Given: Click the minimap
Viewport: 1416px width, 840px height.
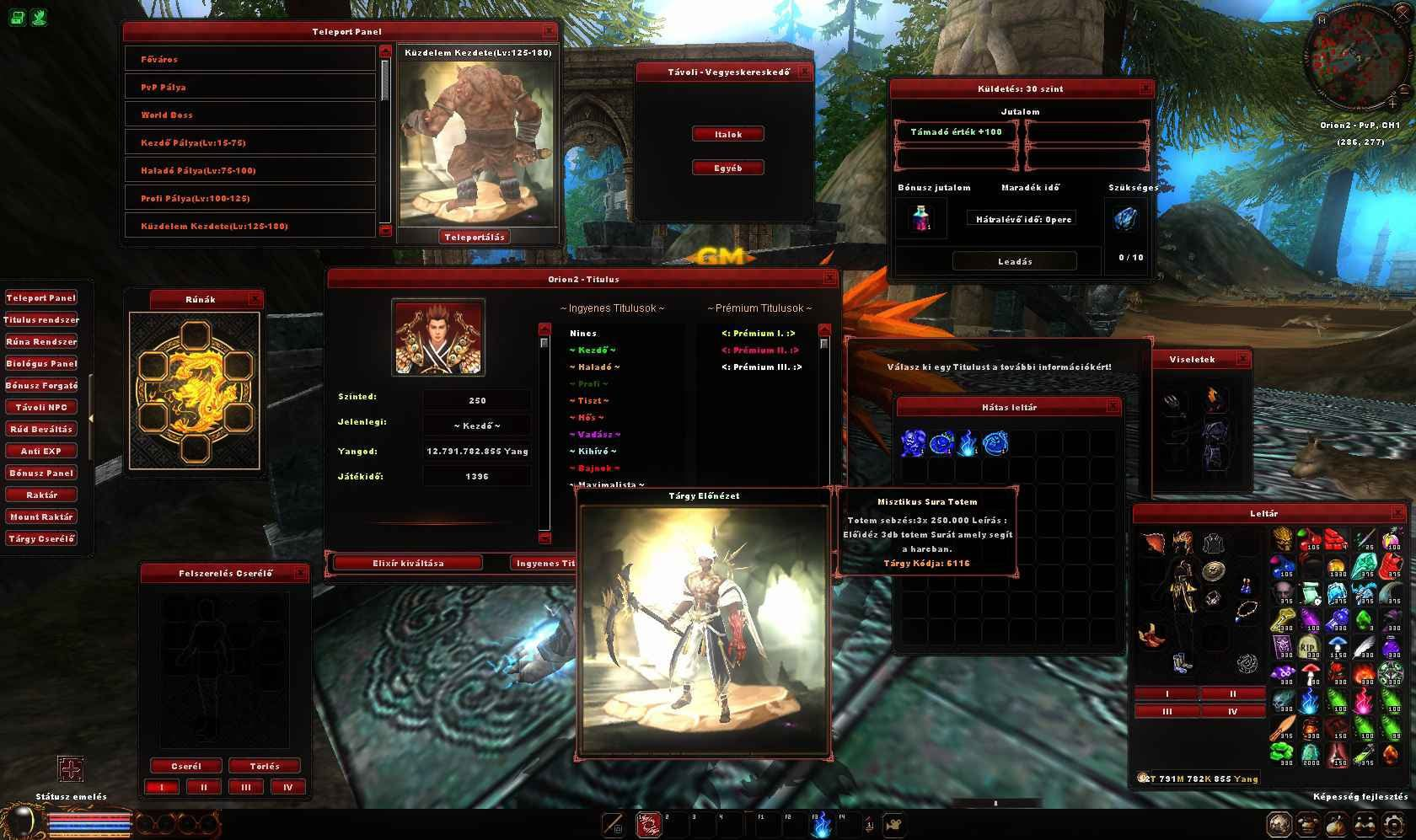Looking at the screenshot, I should coord(1357,63).
